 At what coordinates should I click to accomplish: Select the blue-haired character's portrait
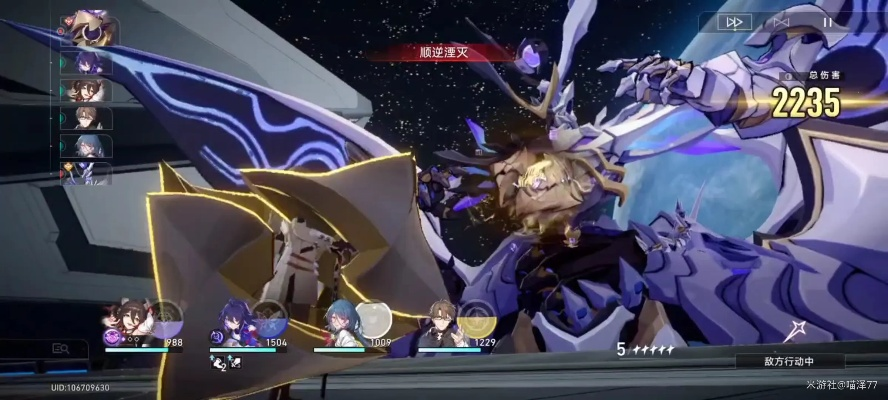click(x=337, y=322)
